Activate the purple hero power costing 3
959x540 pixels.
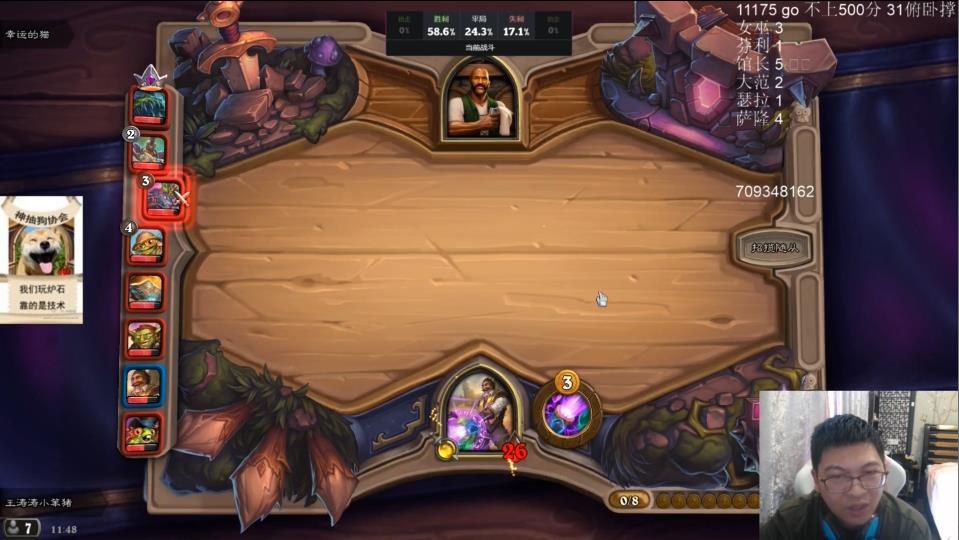(x=567, y=411)
